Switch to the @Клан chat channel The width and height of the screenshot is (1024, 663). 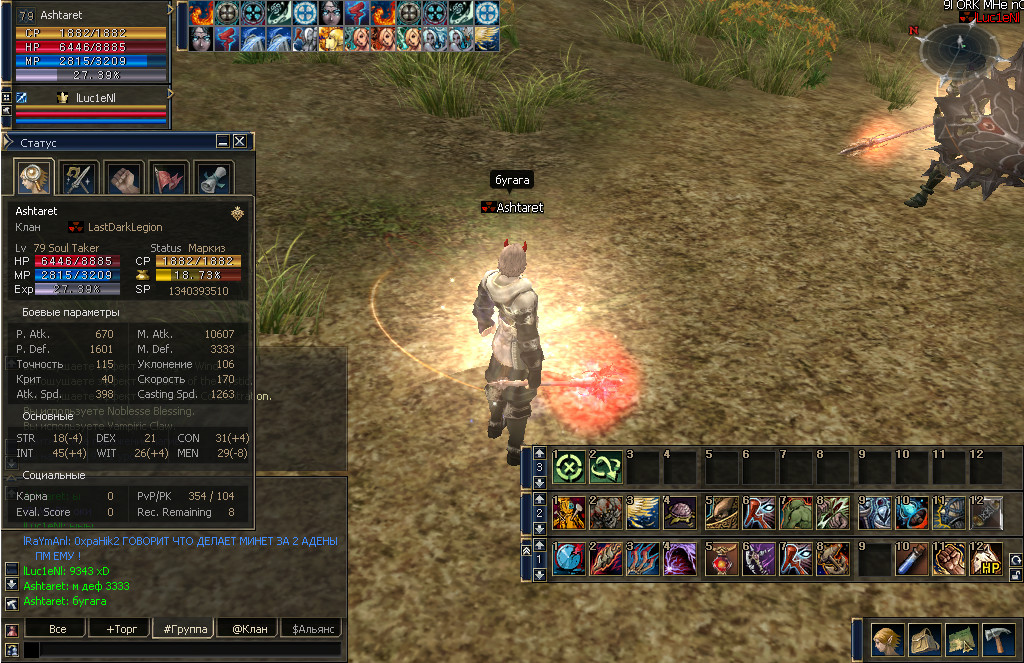tap(248, 629)
